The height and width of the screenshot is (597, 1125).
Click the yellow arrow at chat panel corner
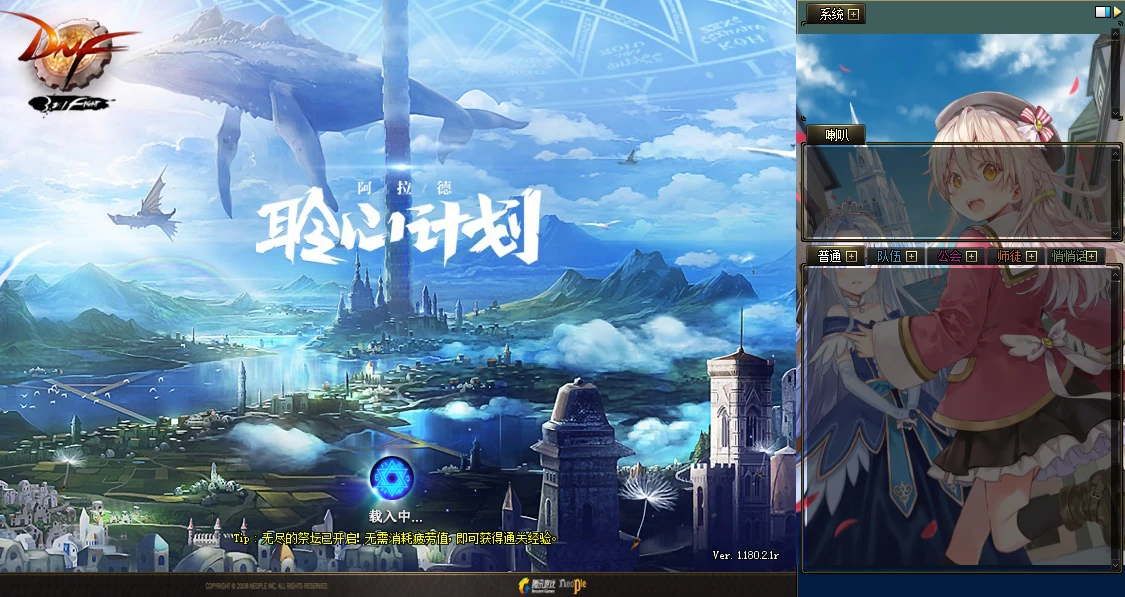(x=1116, y=11)
